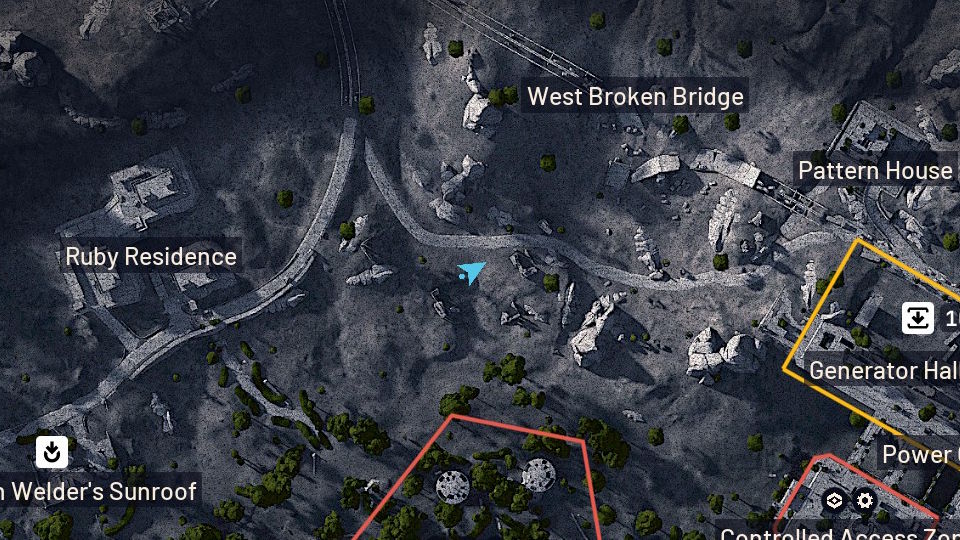Select the Controlled Access Zone label
Viewport: 960px width, 540px height.
[x=838, y=533]
